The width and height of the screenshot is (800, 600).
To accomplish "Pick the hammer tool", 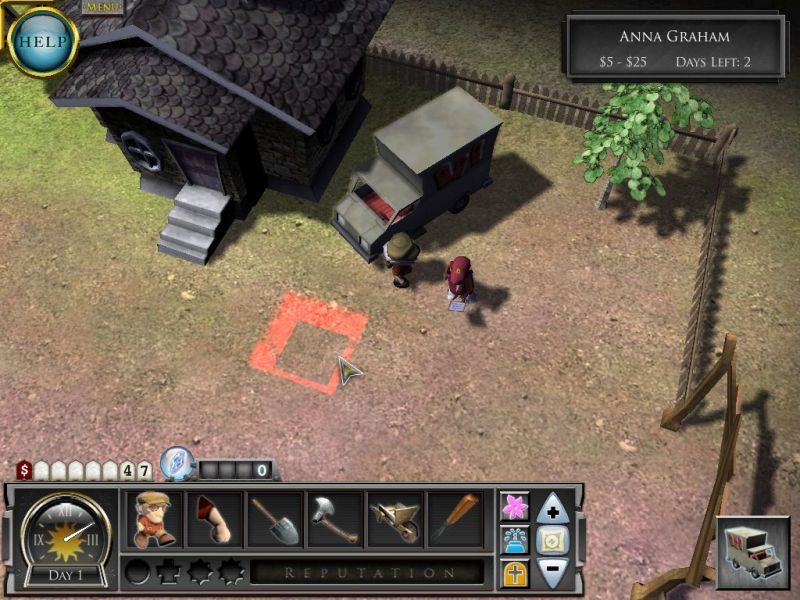I will (335, 519).
